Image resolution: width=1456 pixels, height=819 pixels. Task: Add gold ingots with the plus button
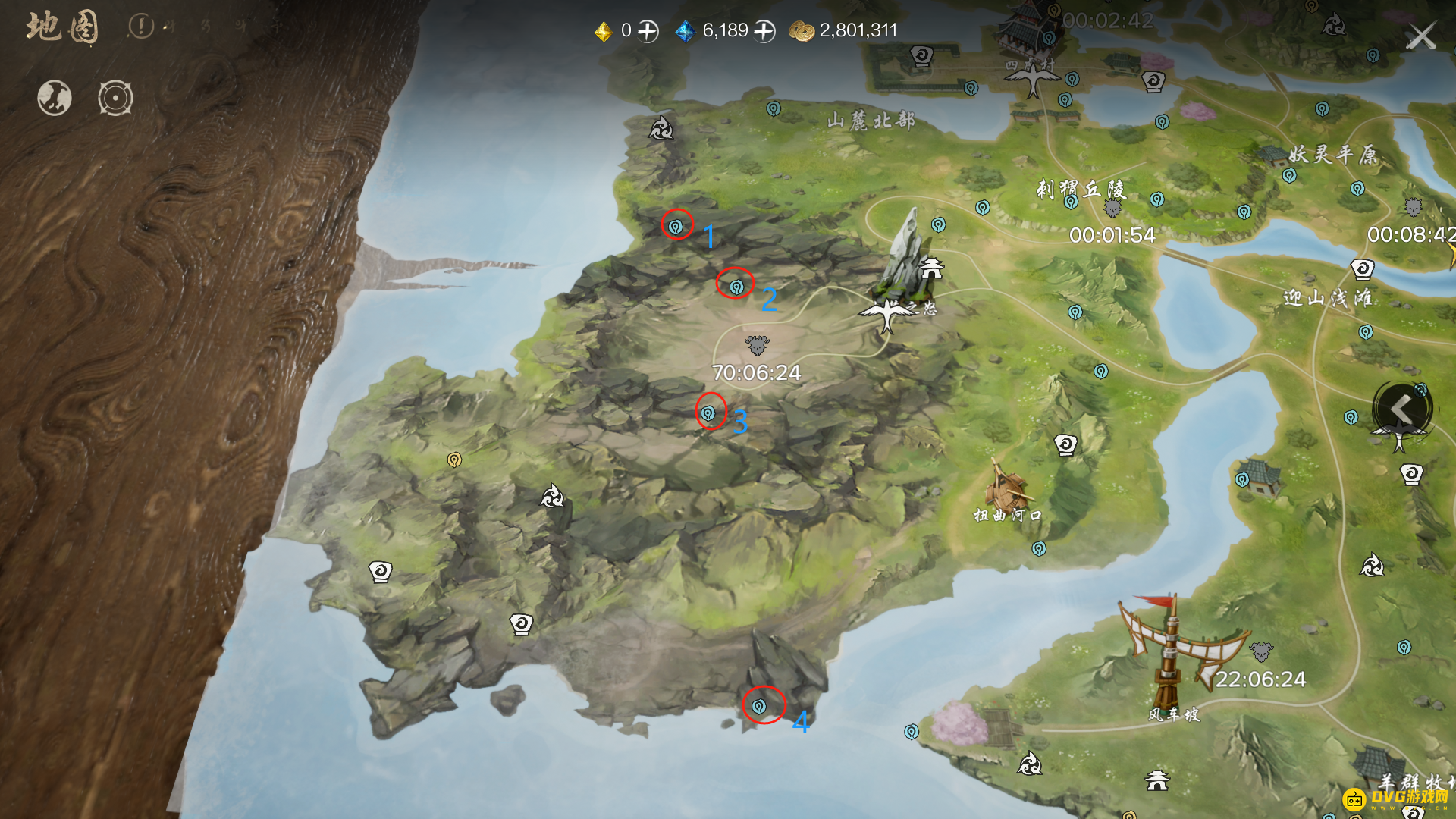(648, 31)
